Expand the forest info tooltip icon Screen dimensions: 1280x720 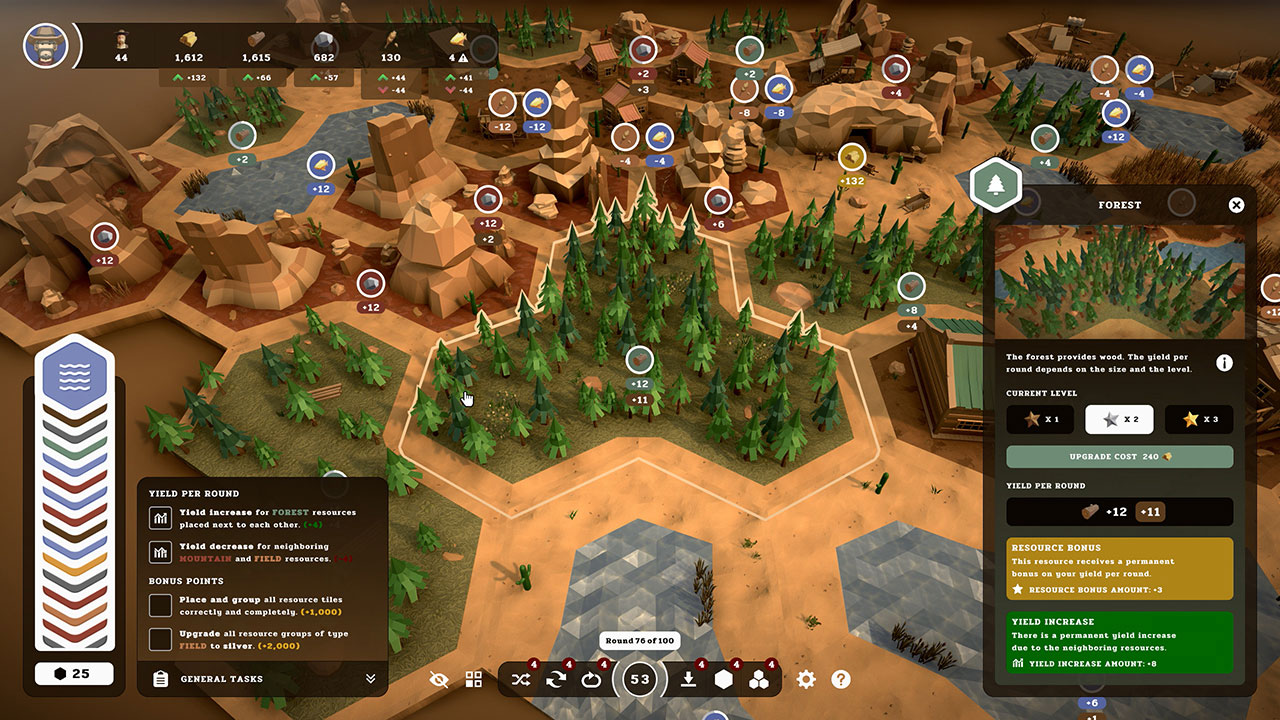[1225, 362]
